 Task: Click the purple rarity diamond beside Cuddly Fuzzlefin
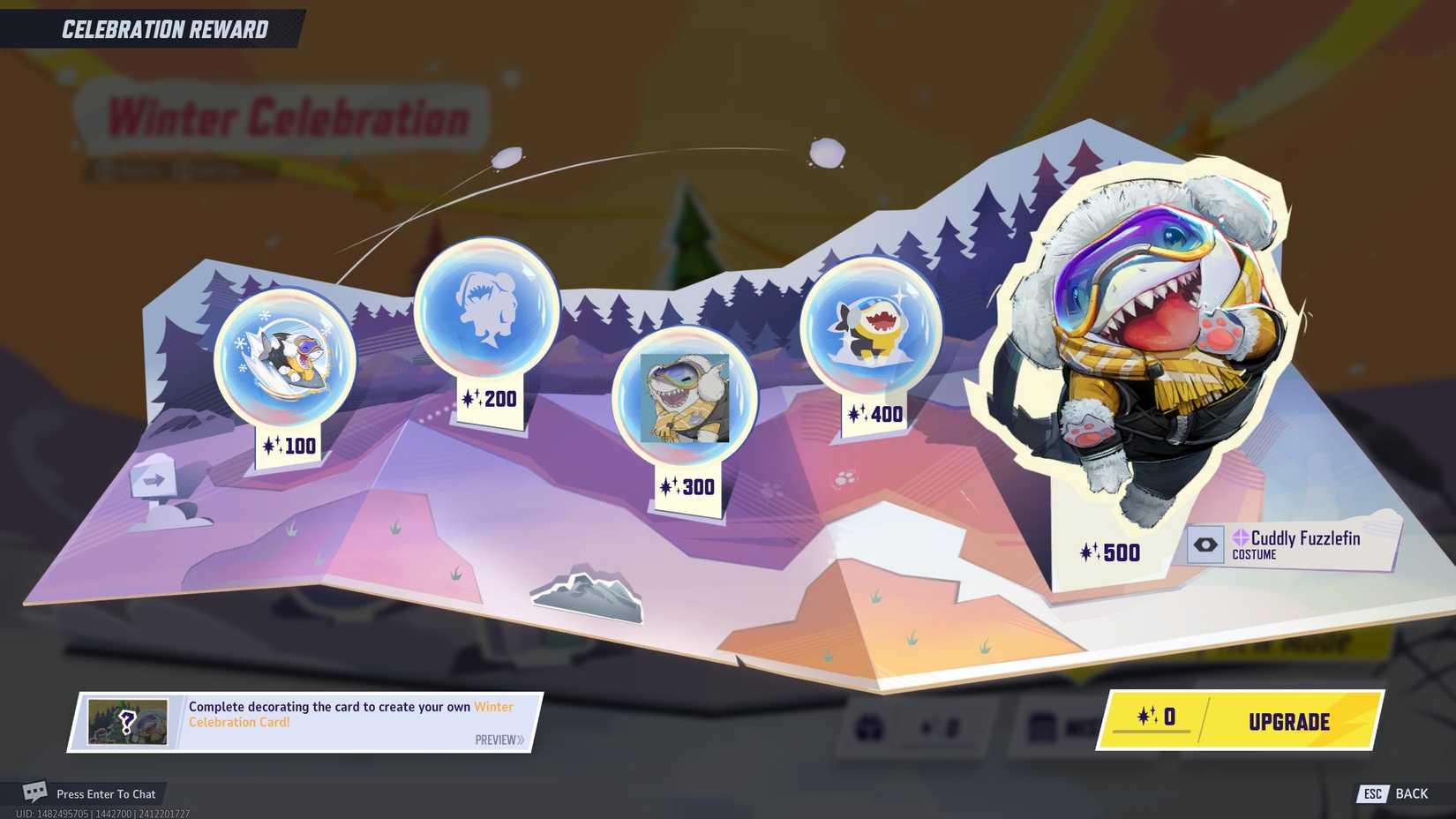pyautogui.click(x=1242, y=538)
